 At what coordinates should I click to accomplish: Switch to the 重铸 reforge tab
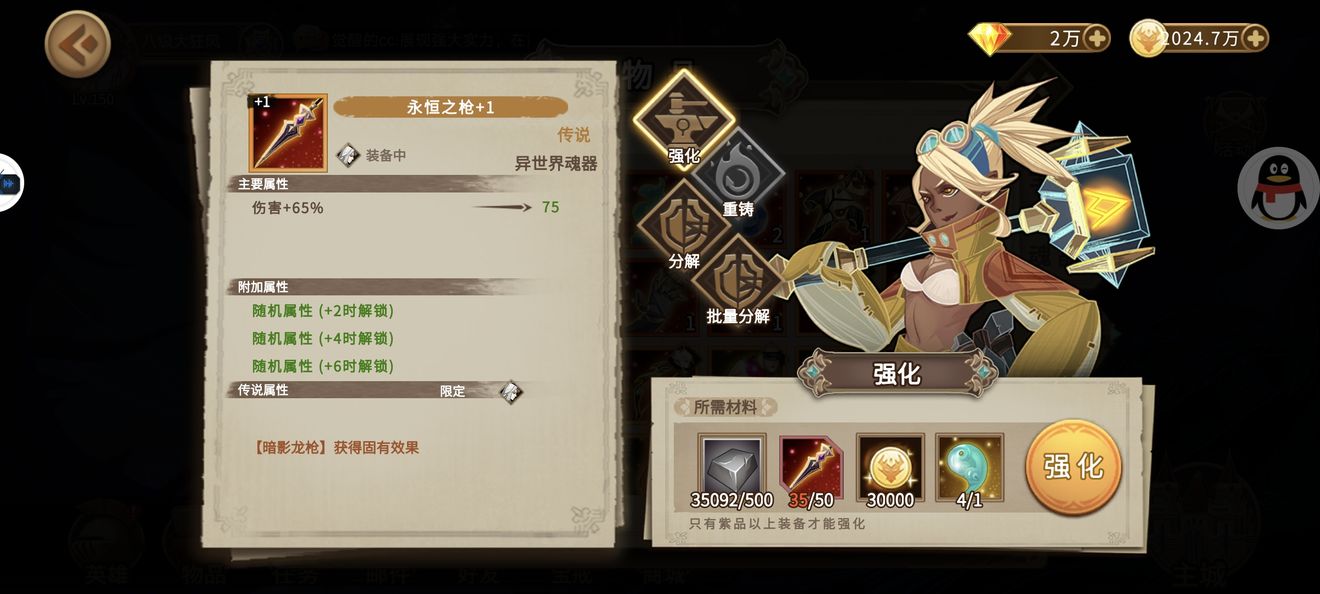point(738,176)
